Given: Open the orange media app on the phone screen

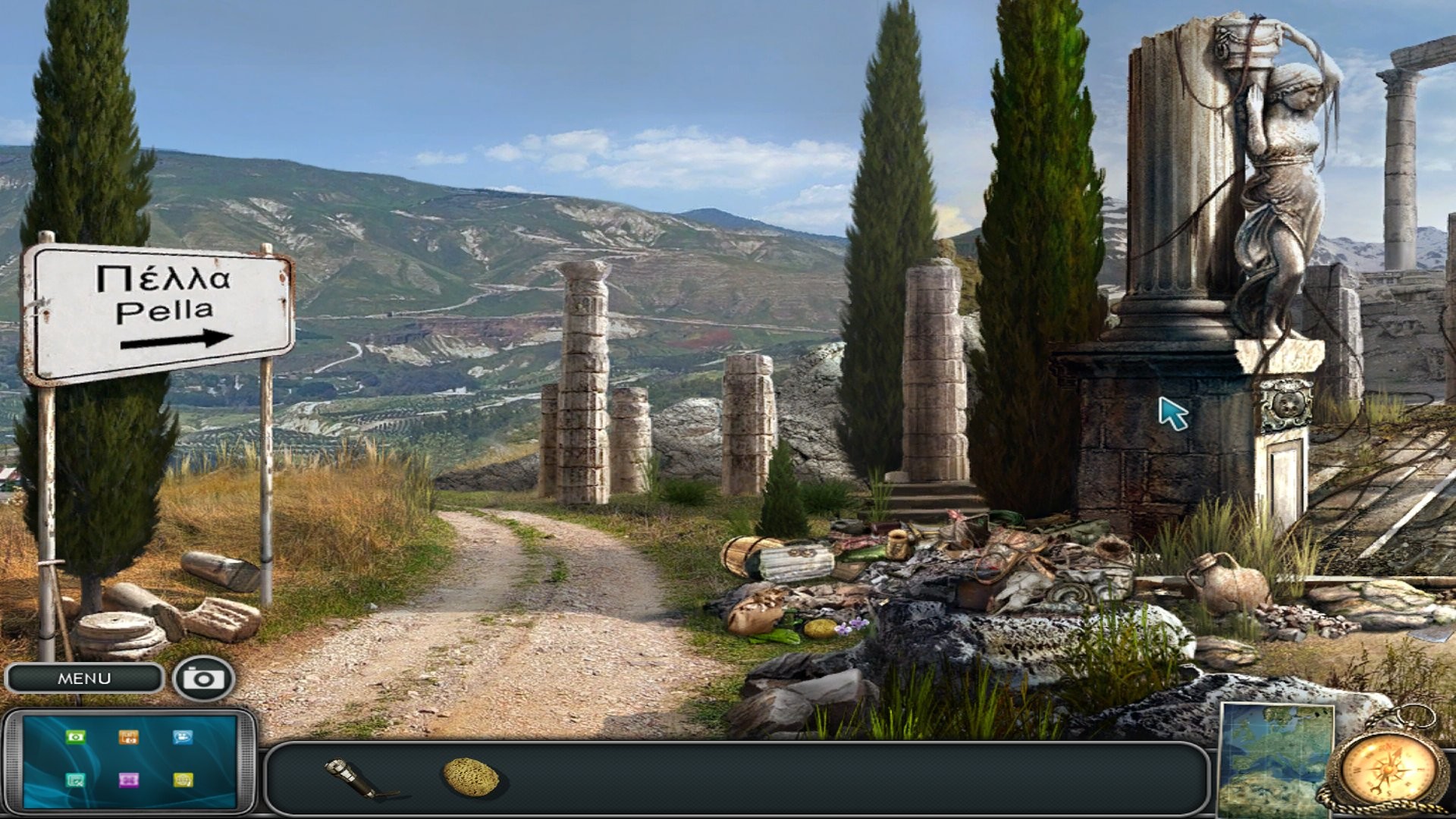Looking at the screenshot, I should (x=129, y=737).
